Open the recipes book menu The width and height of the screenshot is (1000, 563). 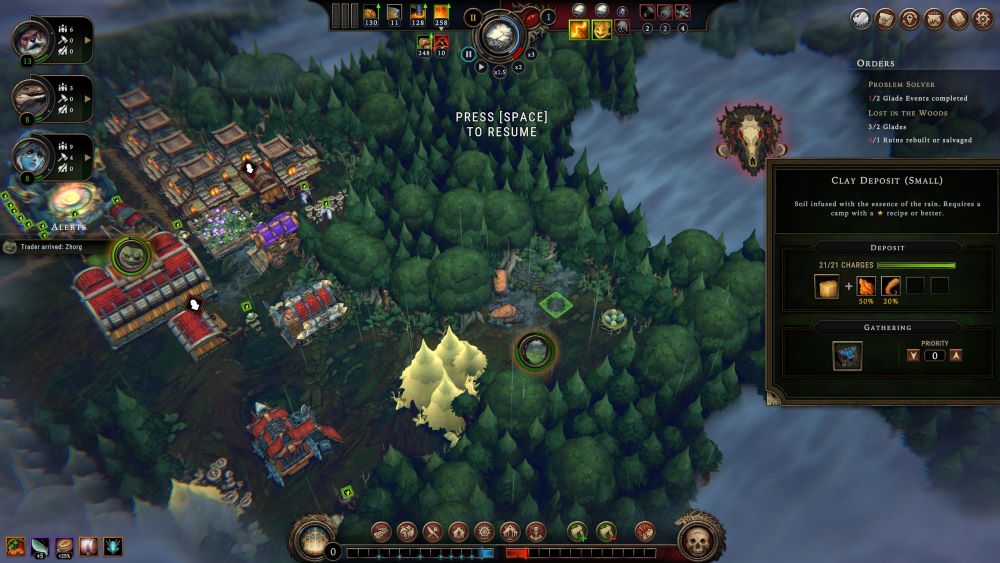[x=958, y=19]
